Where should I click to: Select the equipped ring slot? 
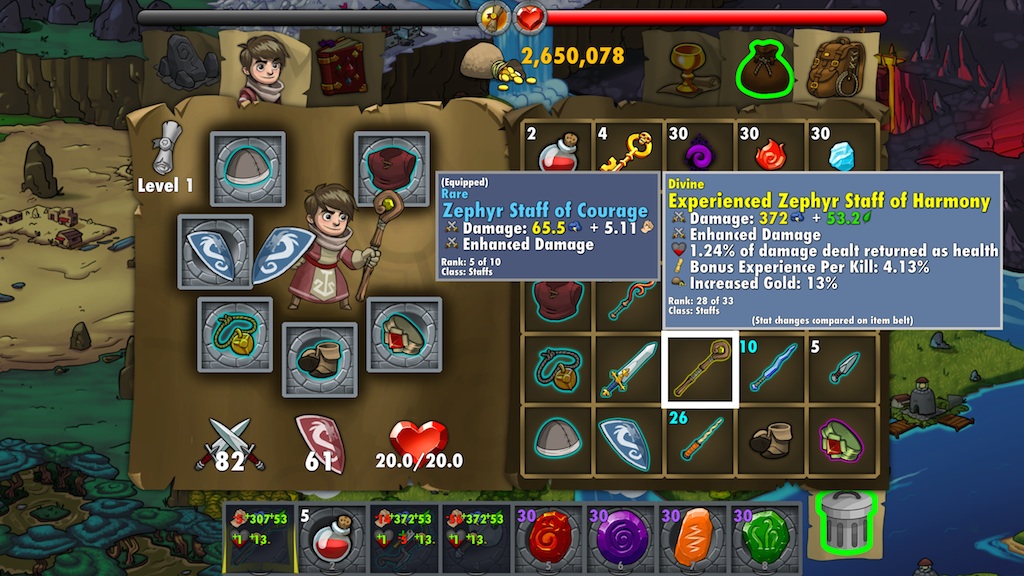click(x=403, y=334)
